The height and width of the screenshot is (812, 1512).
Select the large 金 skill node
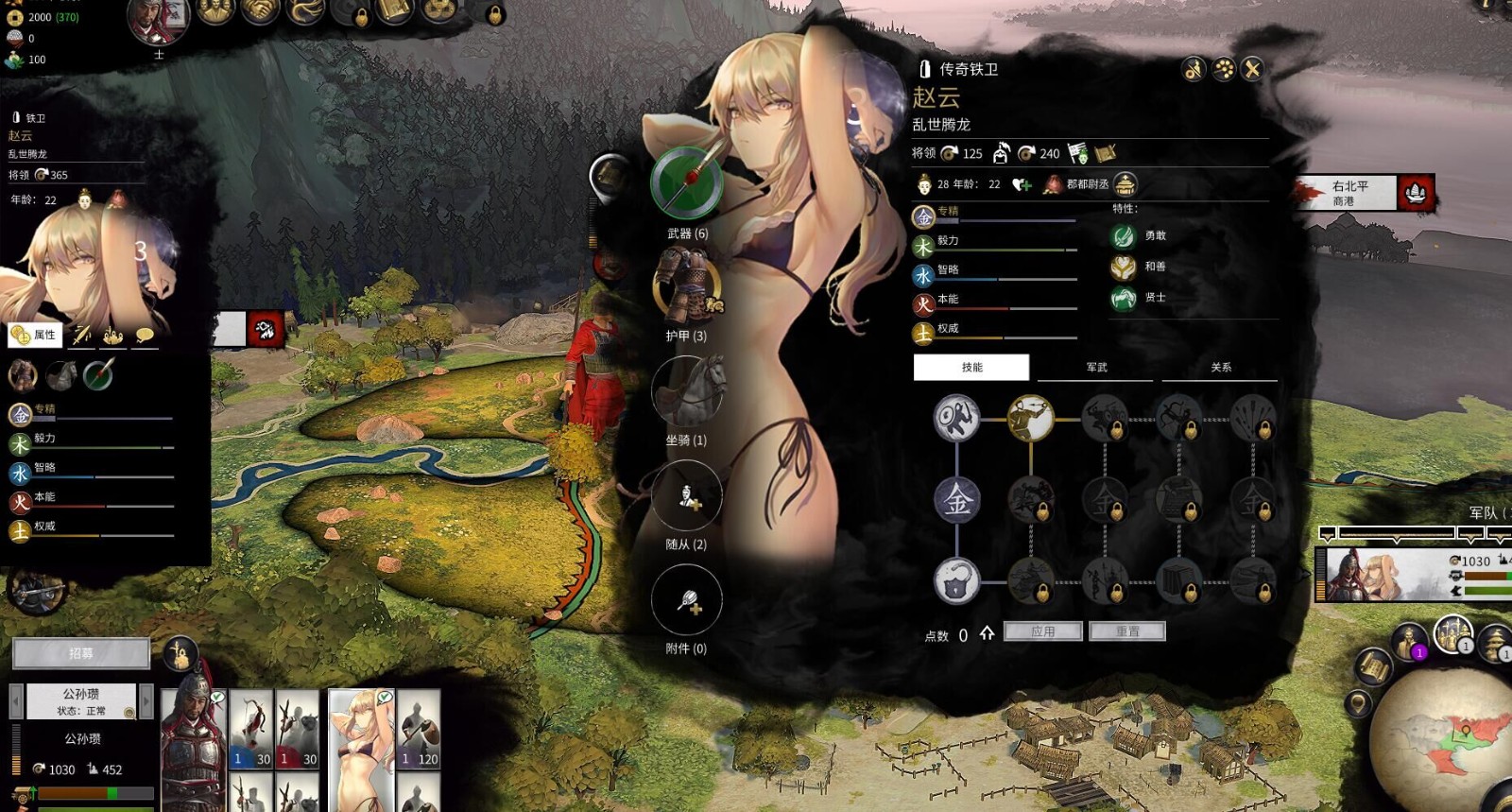pos(956,499)
